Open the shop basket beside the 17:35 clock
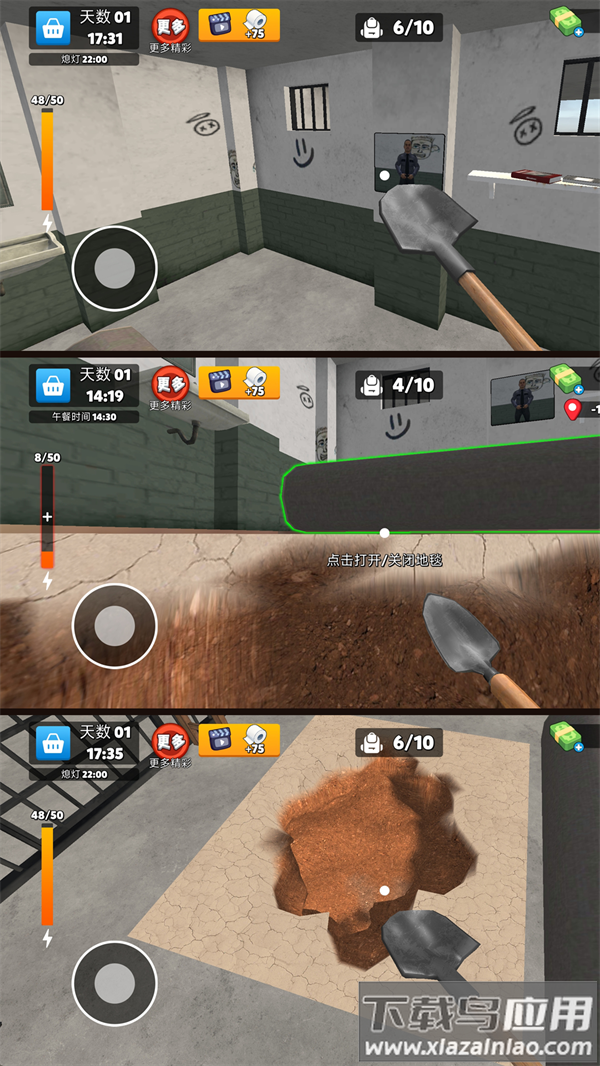The height and width of the screenshot is (1066, 600). [x=53, y=742]
